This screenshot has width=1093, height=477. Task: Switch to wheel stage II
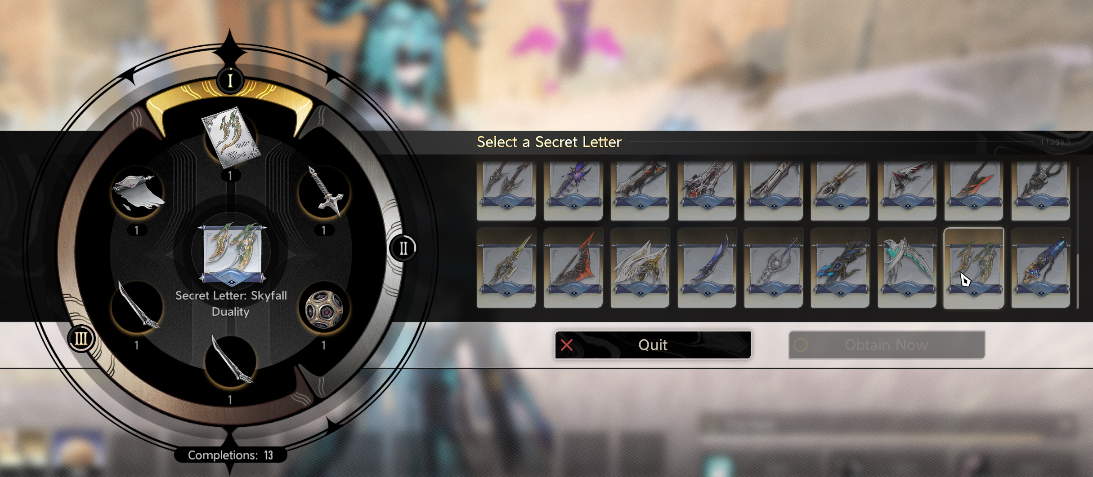(x=402, y=247)
